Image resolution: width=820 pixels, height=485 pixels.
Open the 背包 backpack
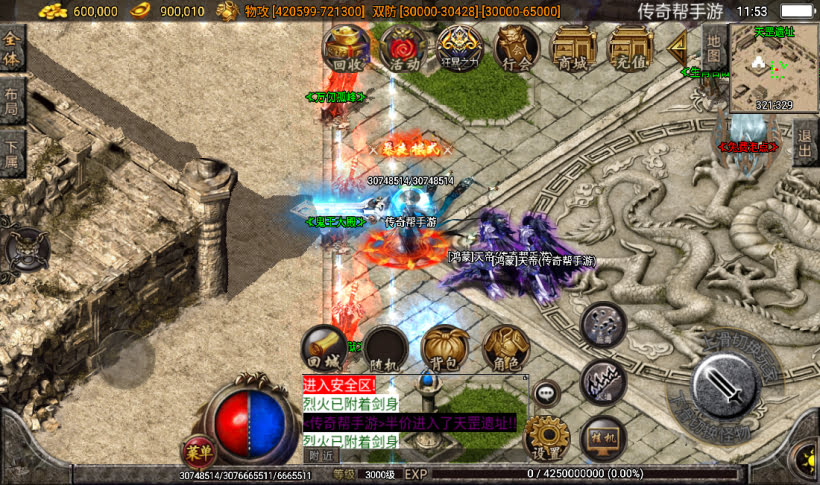(445, 348)
